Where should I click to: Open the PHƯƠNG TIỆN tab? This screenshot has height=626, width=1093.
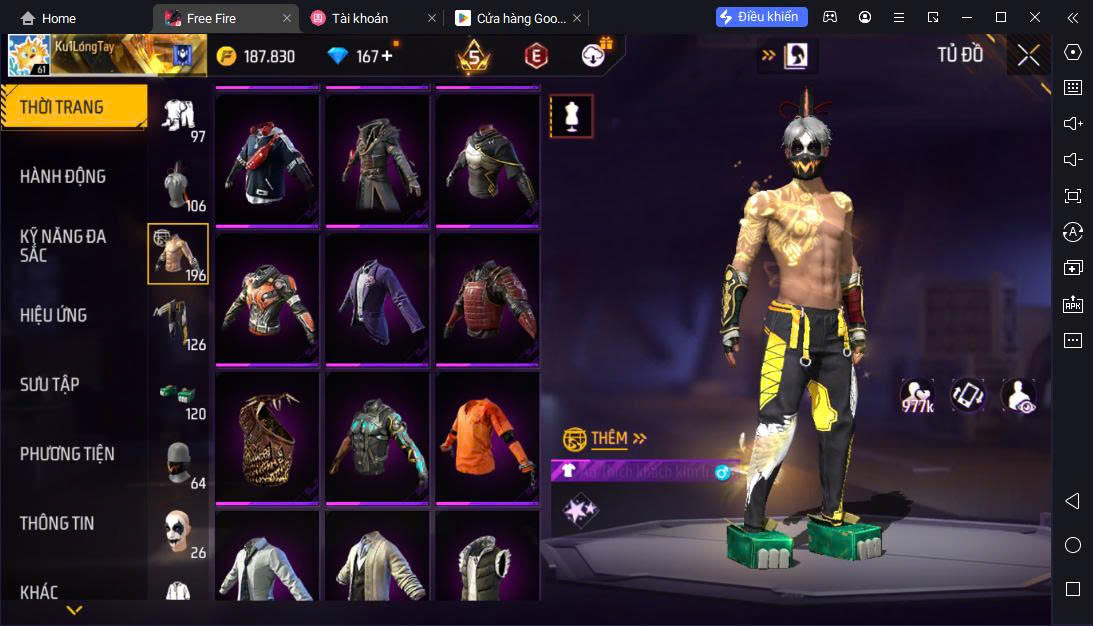click(67, 454)
